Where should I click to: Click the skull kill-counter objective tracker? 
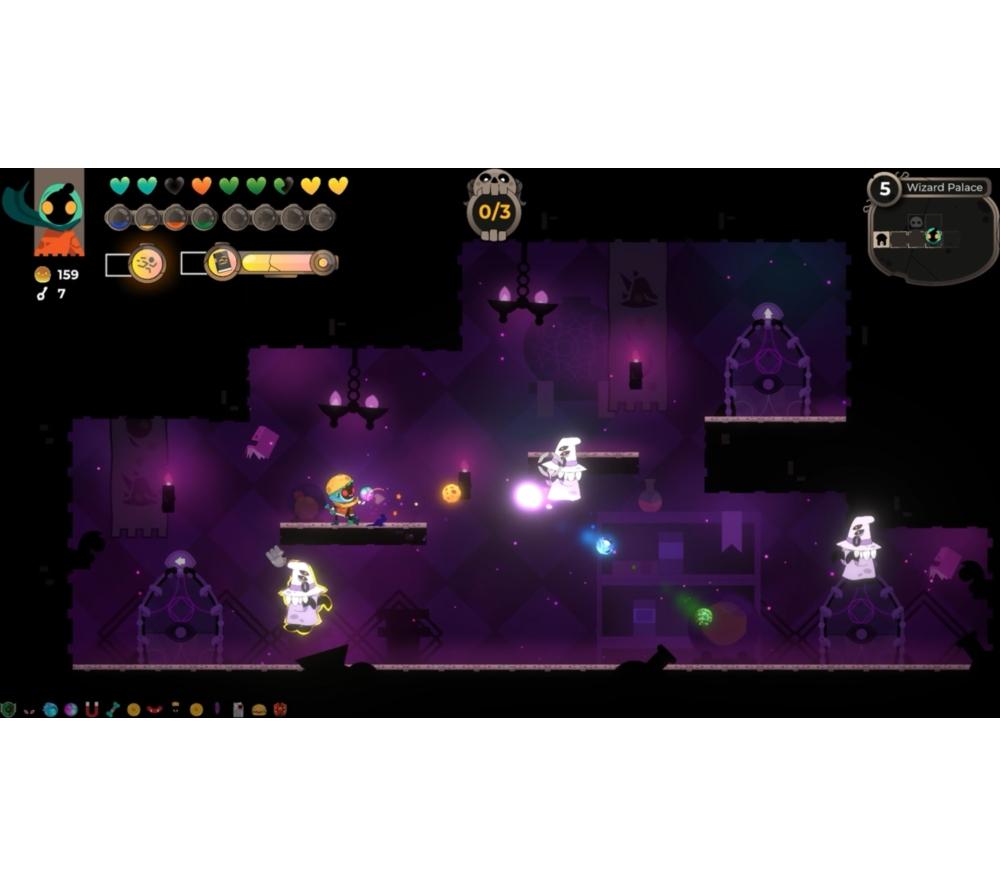click(494, 207)
